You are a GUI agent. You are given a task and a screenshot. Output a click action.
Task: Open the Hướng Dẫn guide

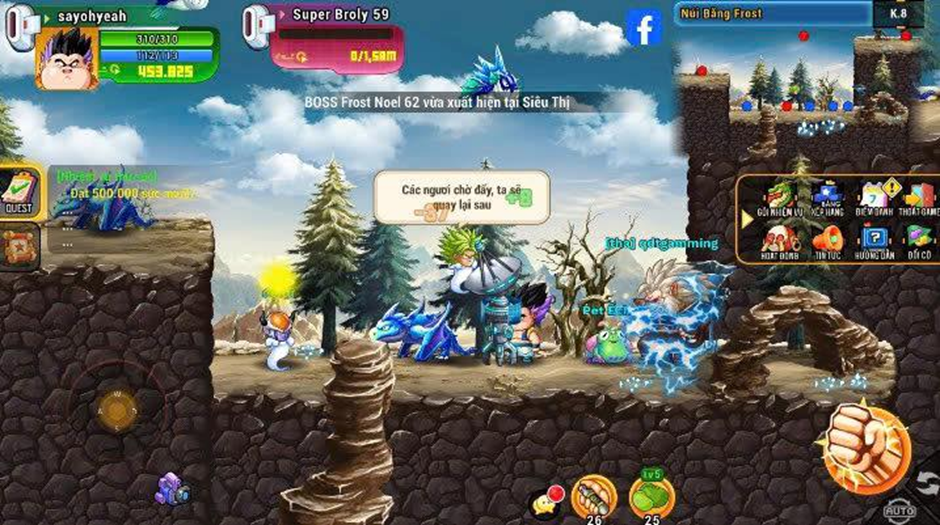point(874,241)
